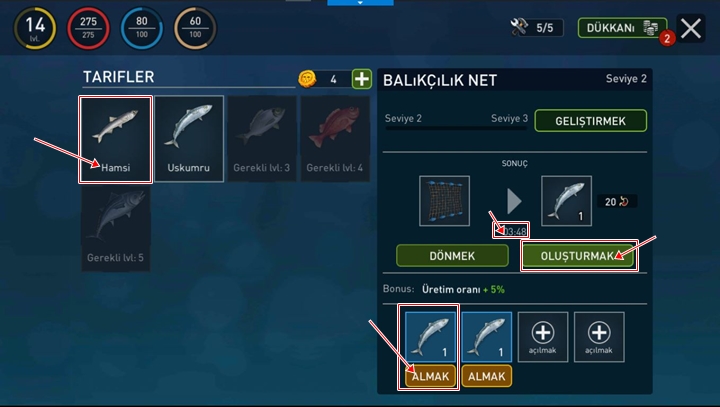Image resolution: width=720 pixels, height=407 pixels.
Task: Open the top dropdown arrow tab
Action: (x=360, y=3)
